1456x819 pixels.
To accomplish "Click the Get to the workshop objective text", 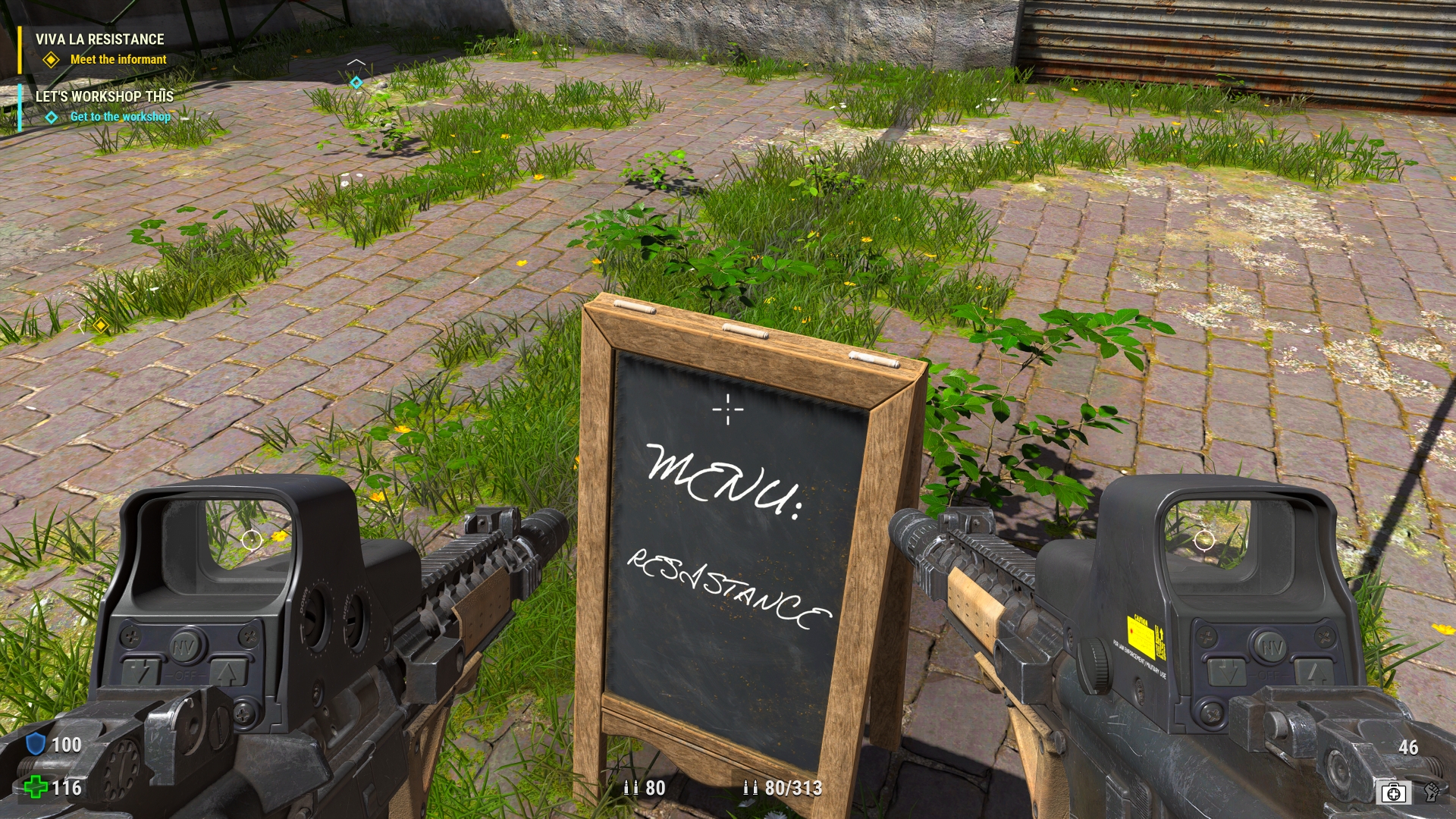I will click(x=120, y=117).
